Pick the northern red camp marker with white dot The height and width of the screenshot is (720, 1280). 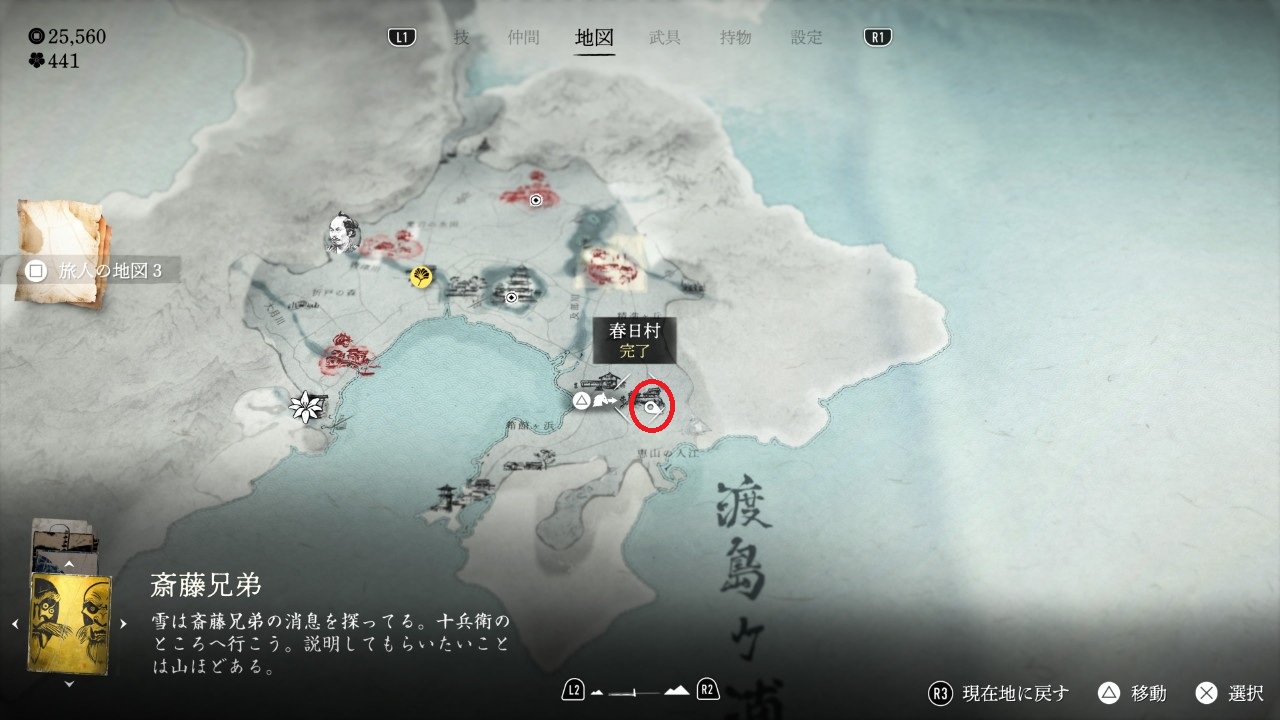pos(536,200)
